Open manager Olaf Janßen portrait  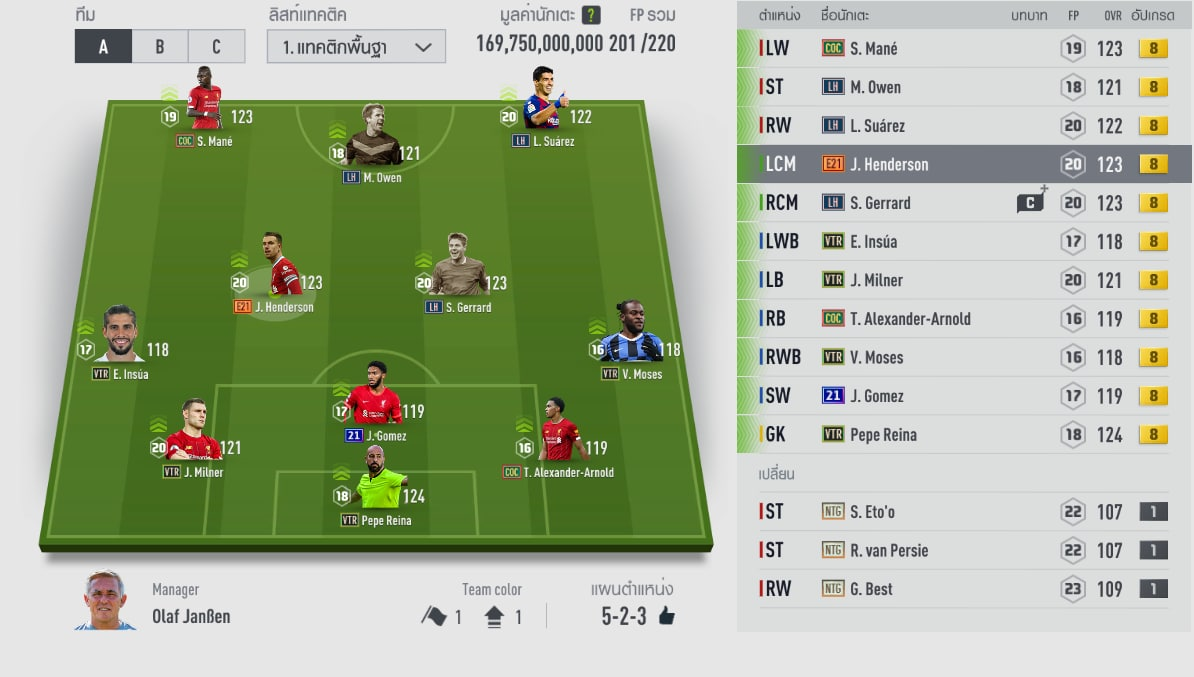[105, 601]
